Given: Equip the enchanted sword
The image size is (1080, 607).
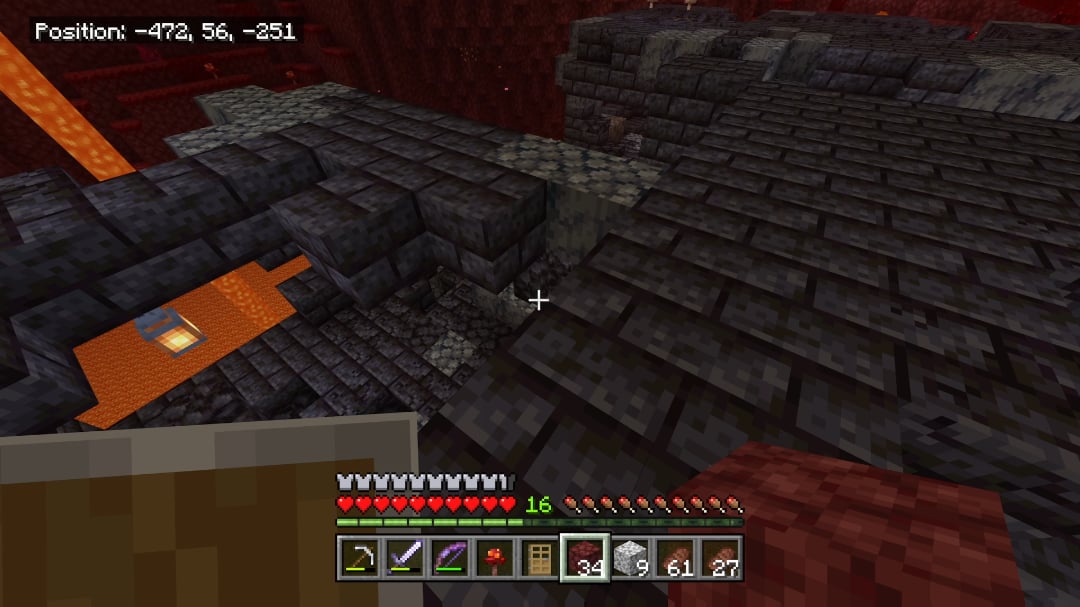Looking at the screenshot, I should 403,555.
